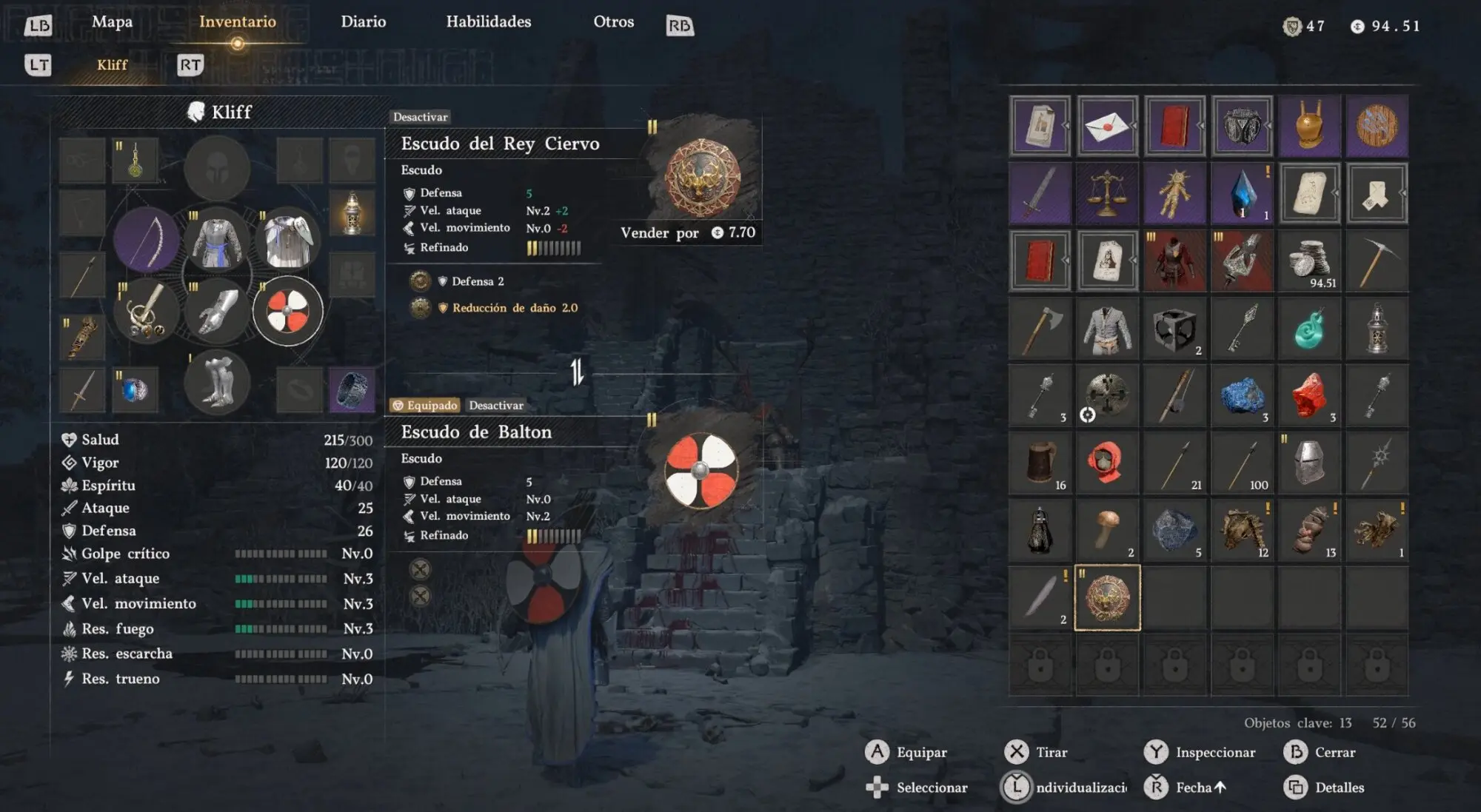Pick the sealed envelope item
Viewport: 1481px width, 812px height.
coord(1107,126)
